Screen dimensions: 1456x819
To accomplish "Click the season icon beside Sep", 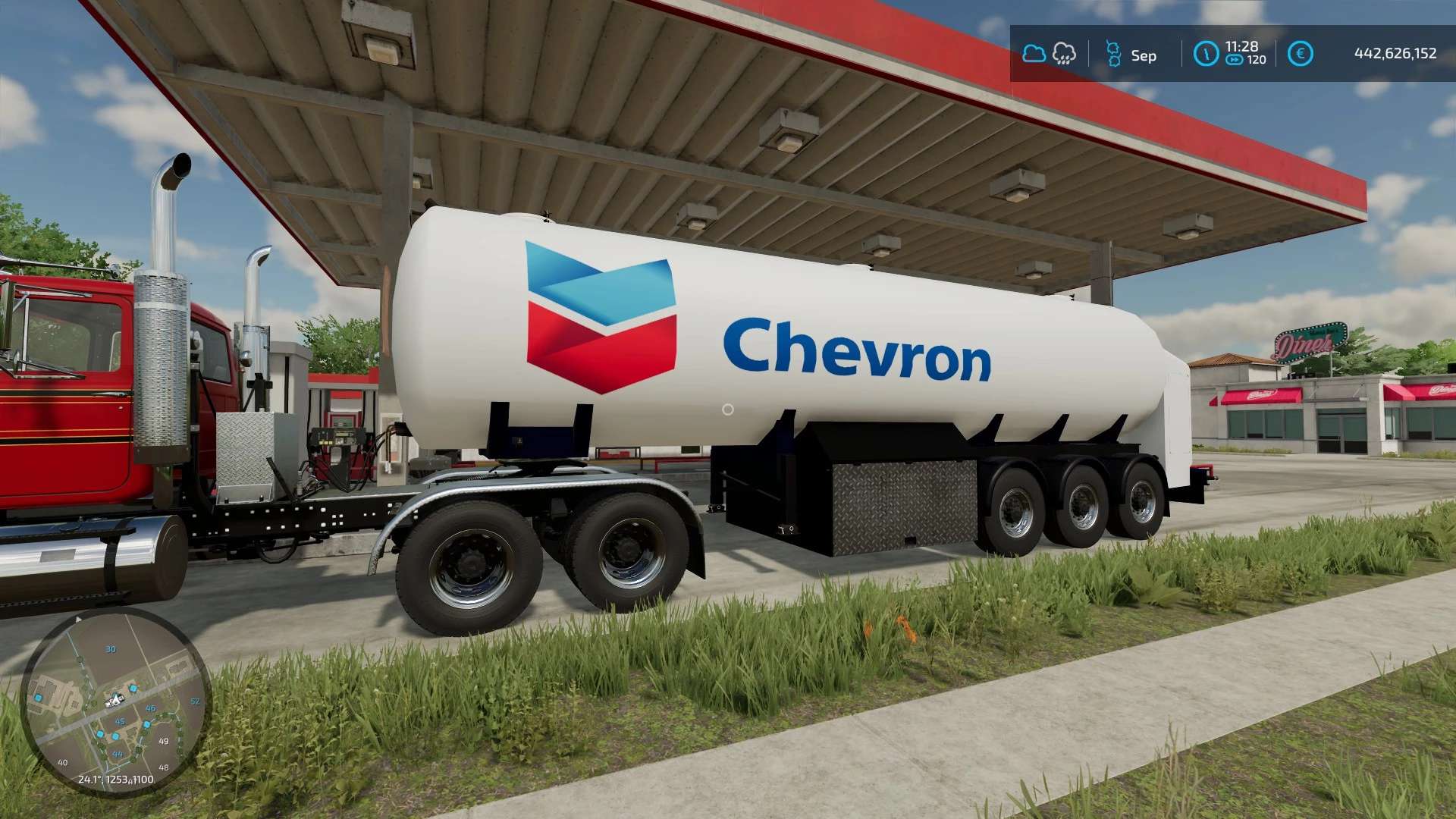I will (x=1113, y=54).
